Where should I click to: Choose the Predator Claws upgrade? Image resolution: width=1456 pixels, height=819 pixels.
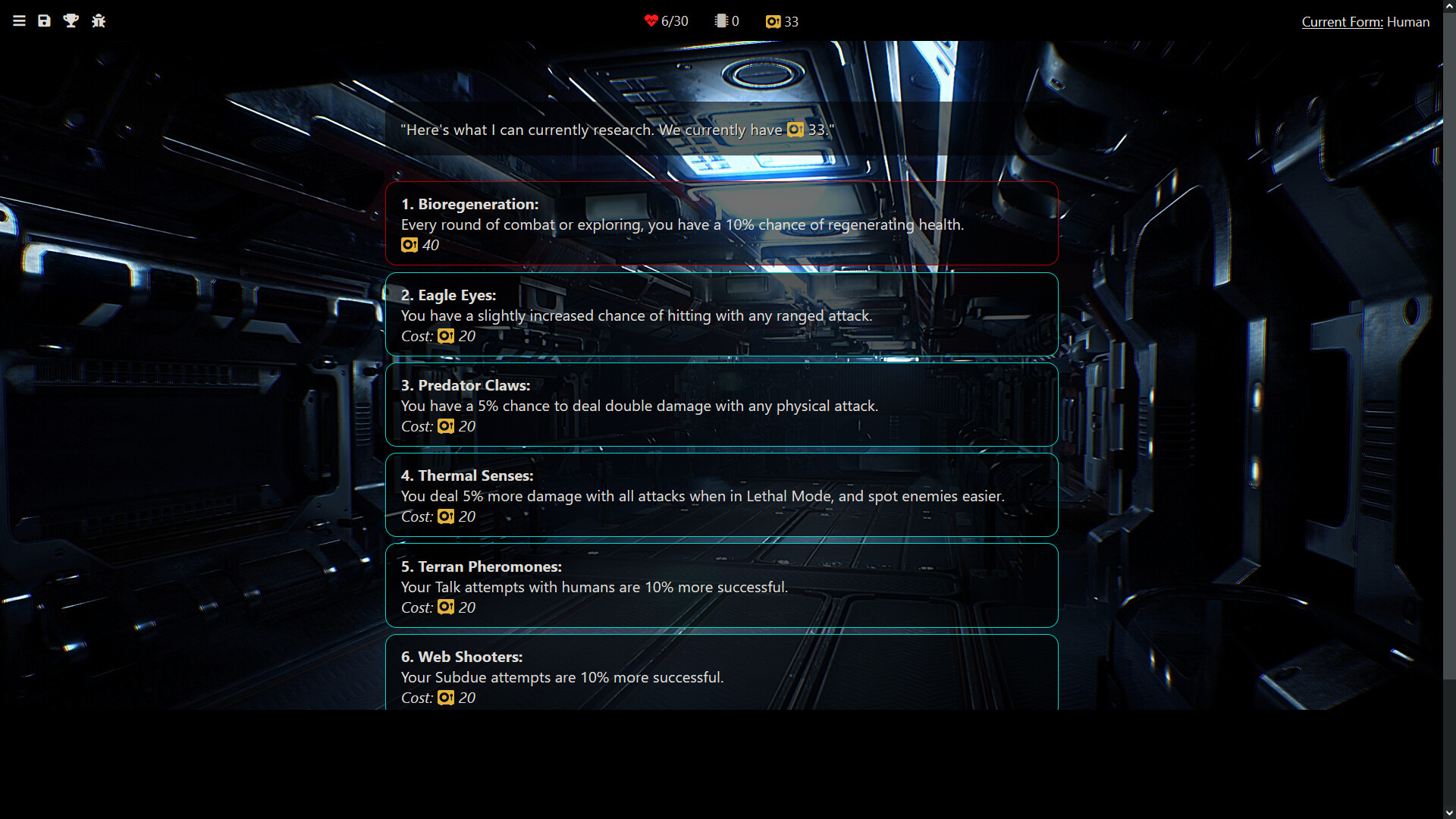(x=721, y=405)
